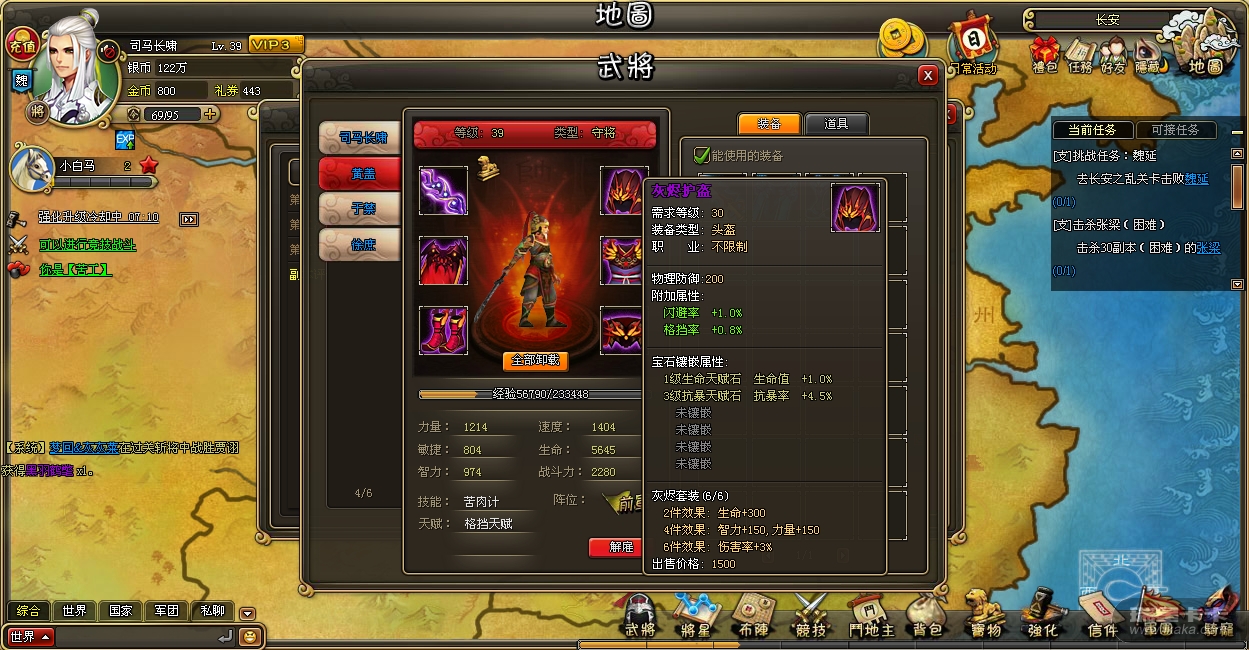Open the 充值 recharge button
Screen dimensions: 1249x650
point(21,44)
